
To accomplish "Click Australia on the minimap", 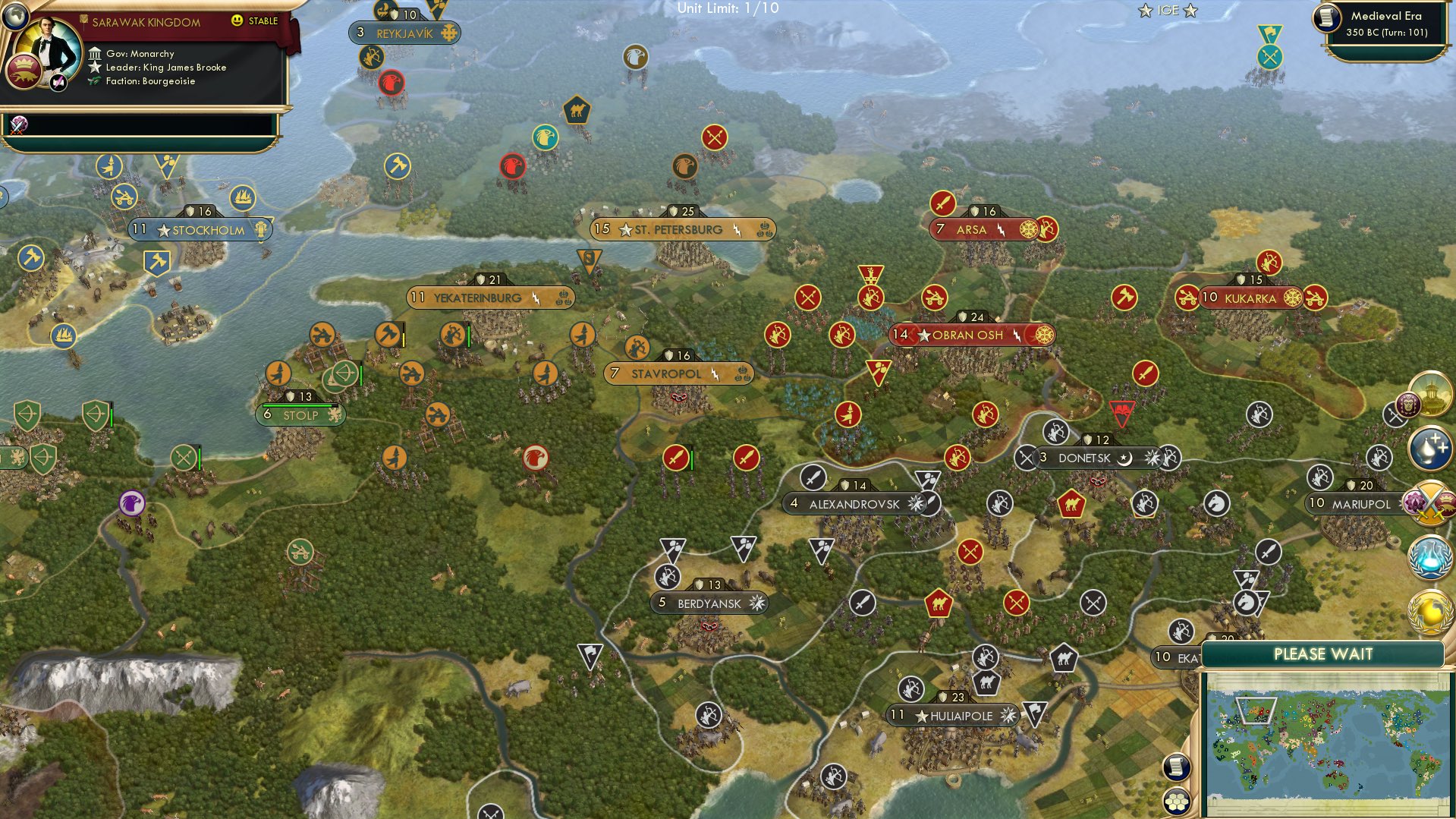I will (x=1335, y=780).
